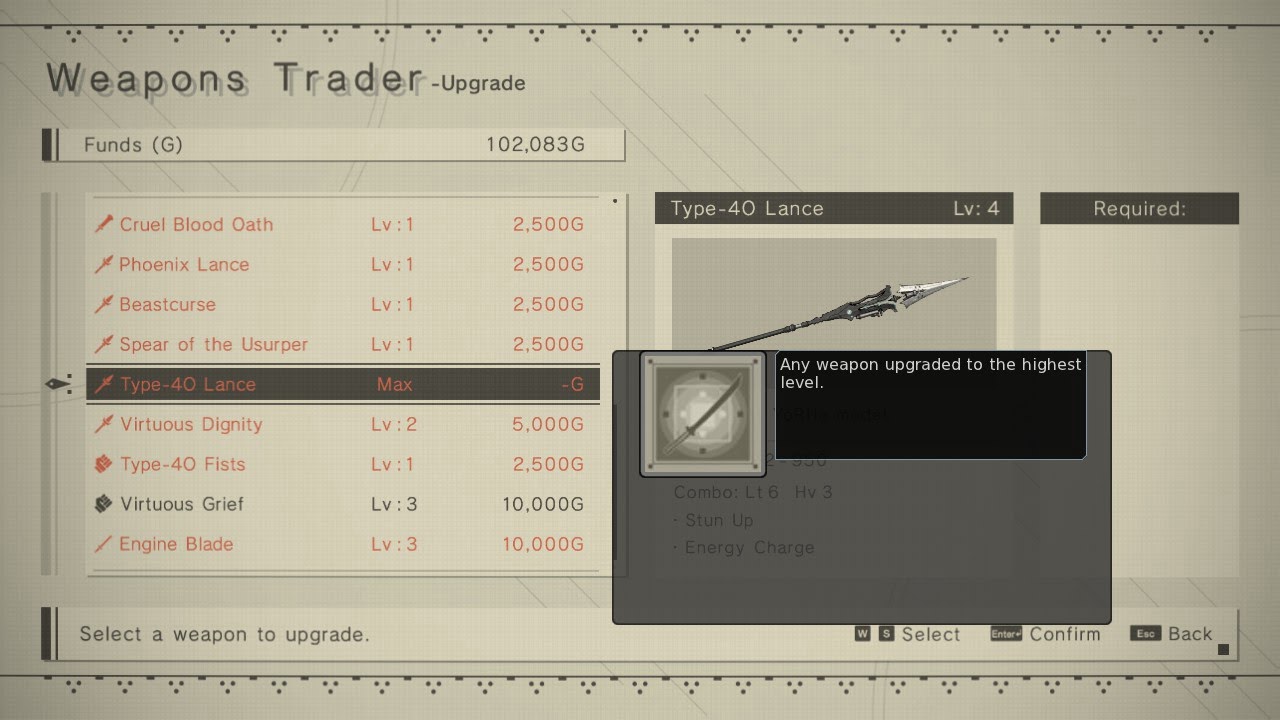
Task: Select the Type-40 Fists entry
Action: tap(342, 464)
